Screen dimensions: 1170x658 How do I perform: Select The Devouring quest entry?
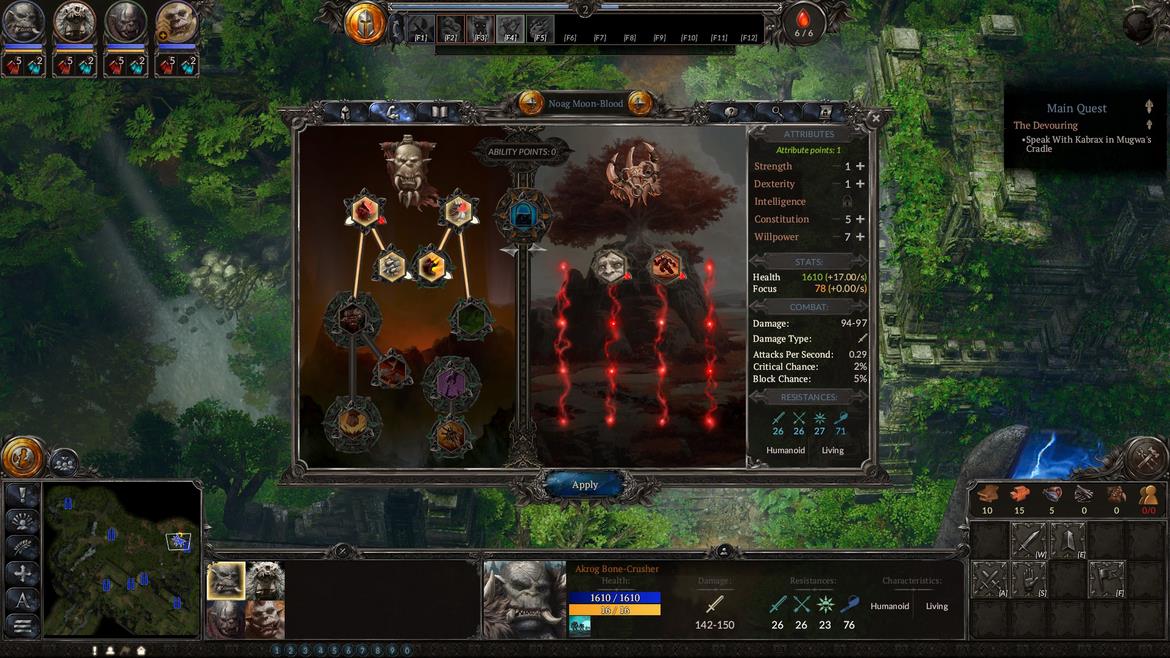[1045, 125]
